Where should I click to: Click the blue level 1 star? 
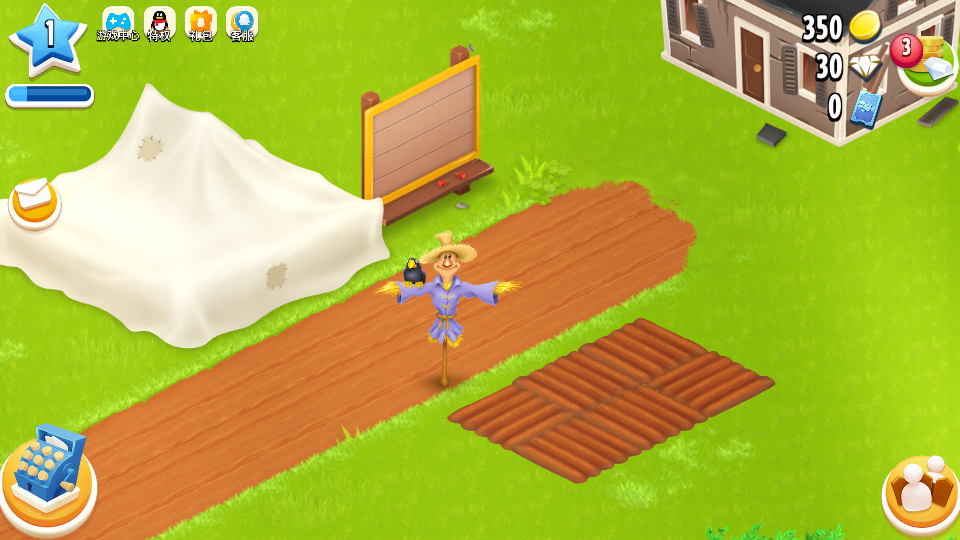point(48,40)
